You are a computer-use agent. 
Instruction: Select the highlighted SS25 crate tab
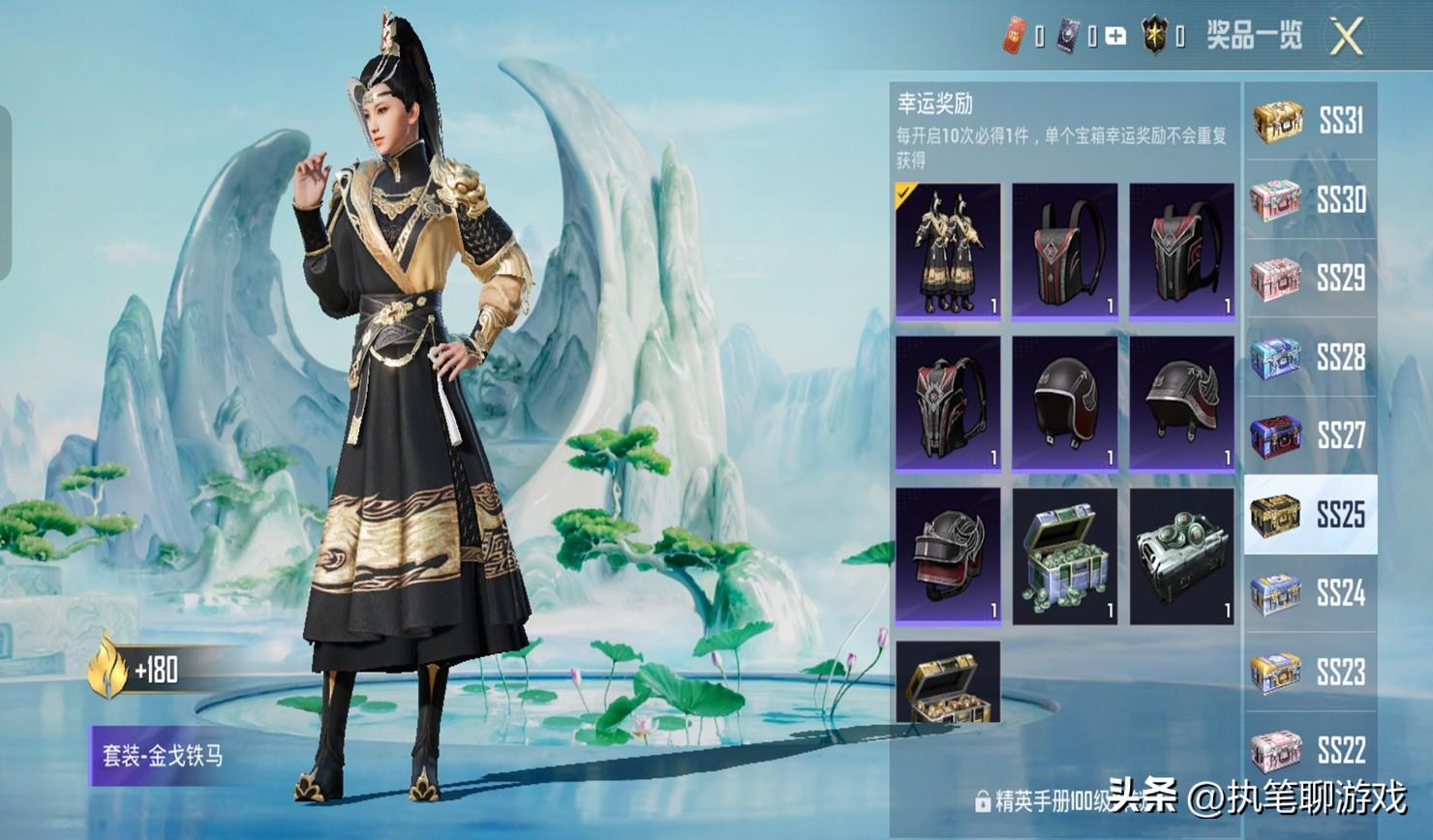point(1310,515)
